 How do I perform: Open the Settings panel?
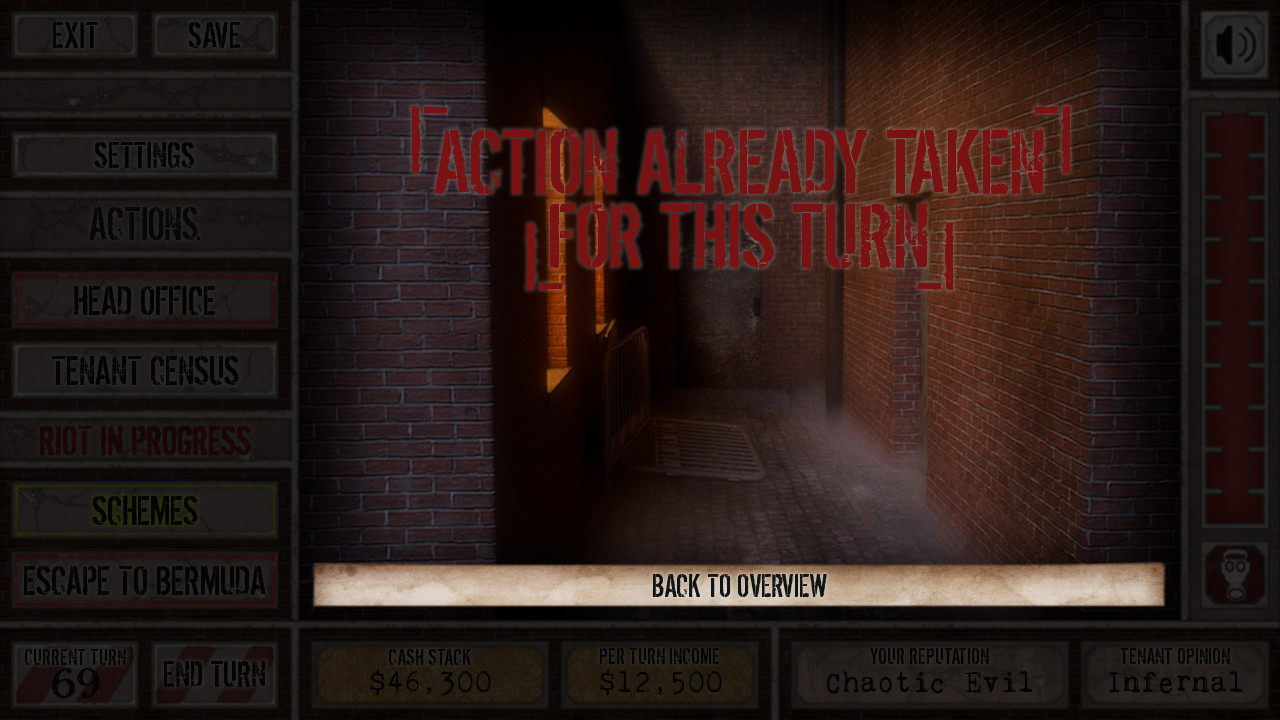pos(145,156)
